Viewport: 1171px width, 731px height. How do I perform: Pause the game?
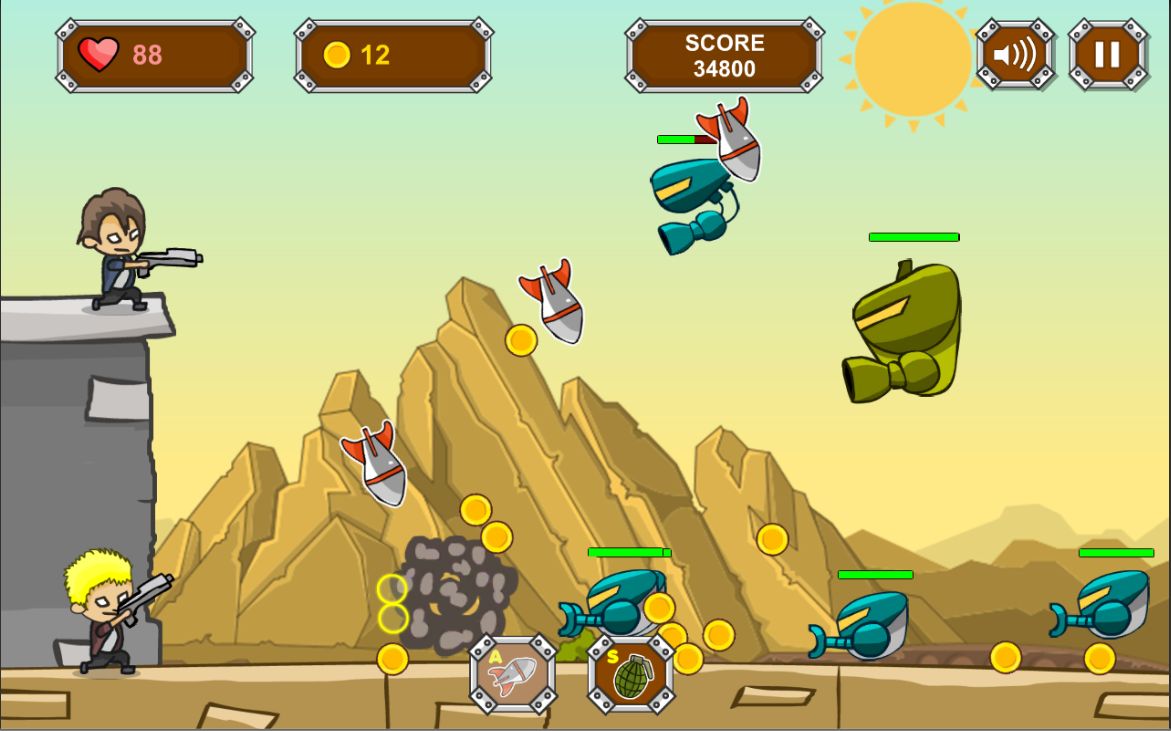pos(1107,54)
